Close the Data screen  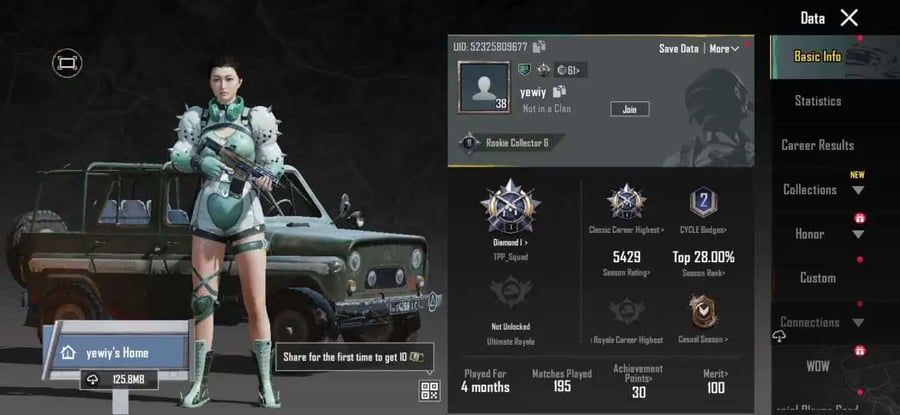pyautogui.click(x=849, y=17)
